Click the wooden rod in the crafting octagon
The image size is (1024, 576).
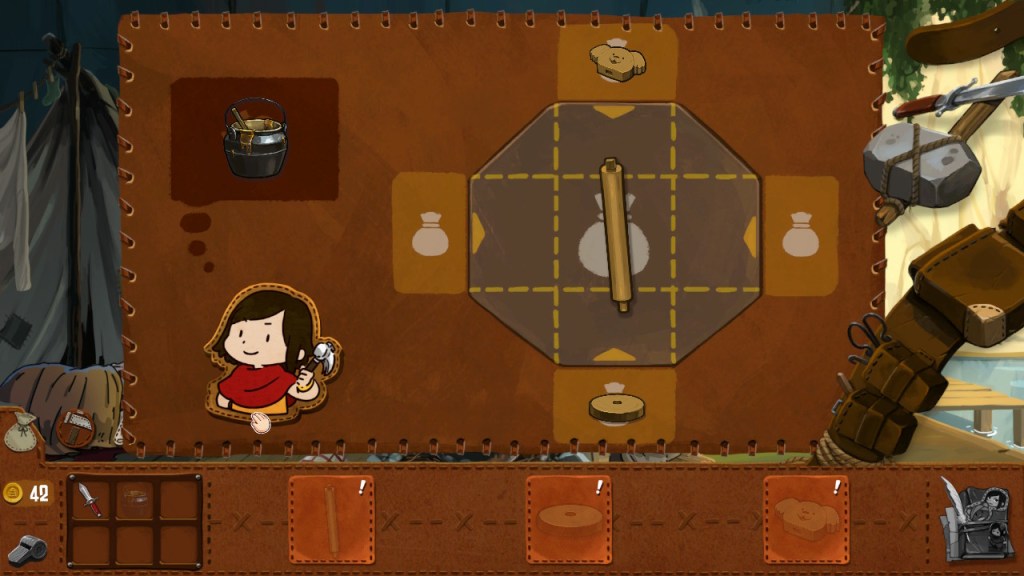click(x=616, y=235)
